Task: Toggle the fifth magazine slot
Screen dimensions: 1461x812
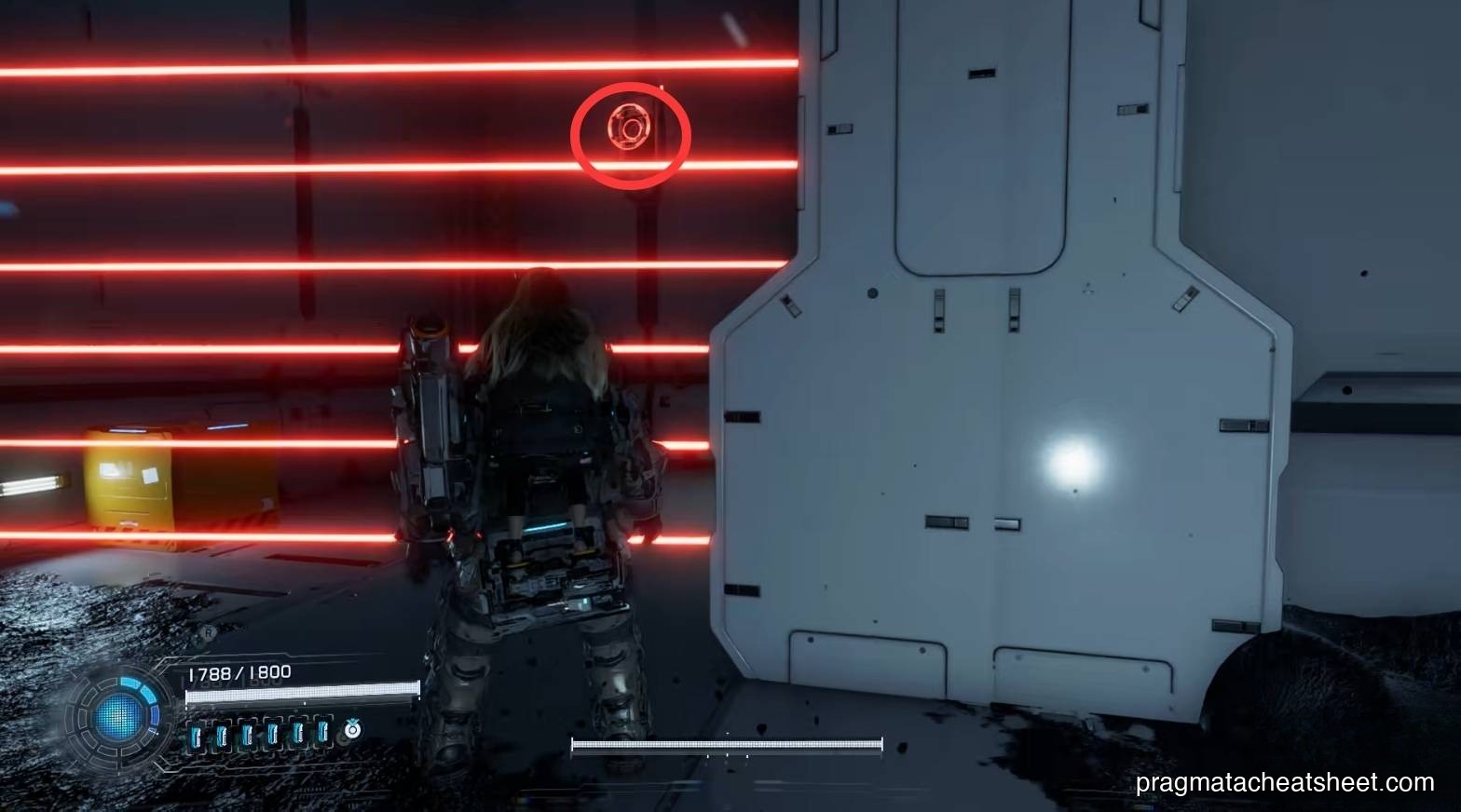Action: coord(297,733)
